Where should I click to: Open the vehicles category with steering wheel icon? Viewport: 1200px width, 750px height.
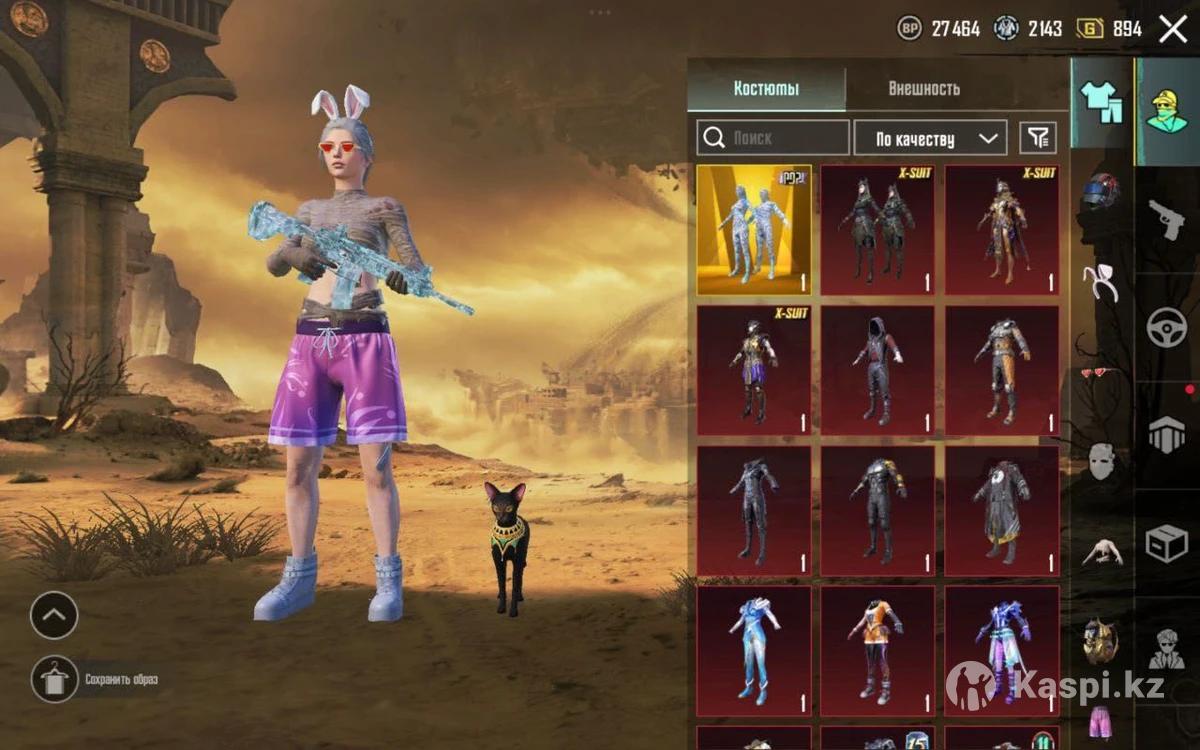[1166, 327]
